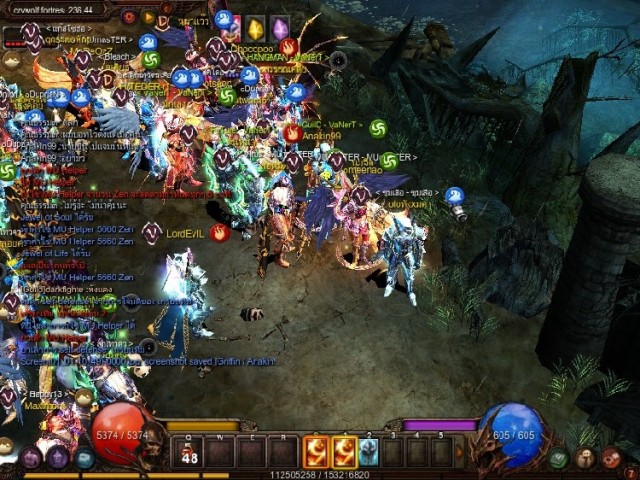The image size is (640, 480).
Task: Open the teal round menu button bottom-left
Action: point(85,459)
